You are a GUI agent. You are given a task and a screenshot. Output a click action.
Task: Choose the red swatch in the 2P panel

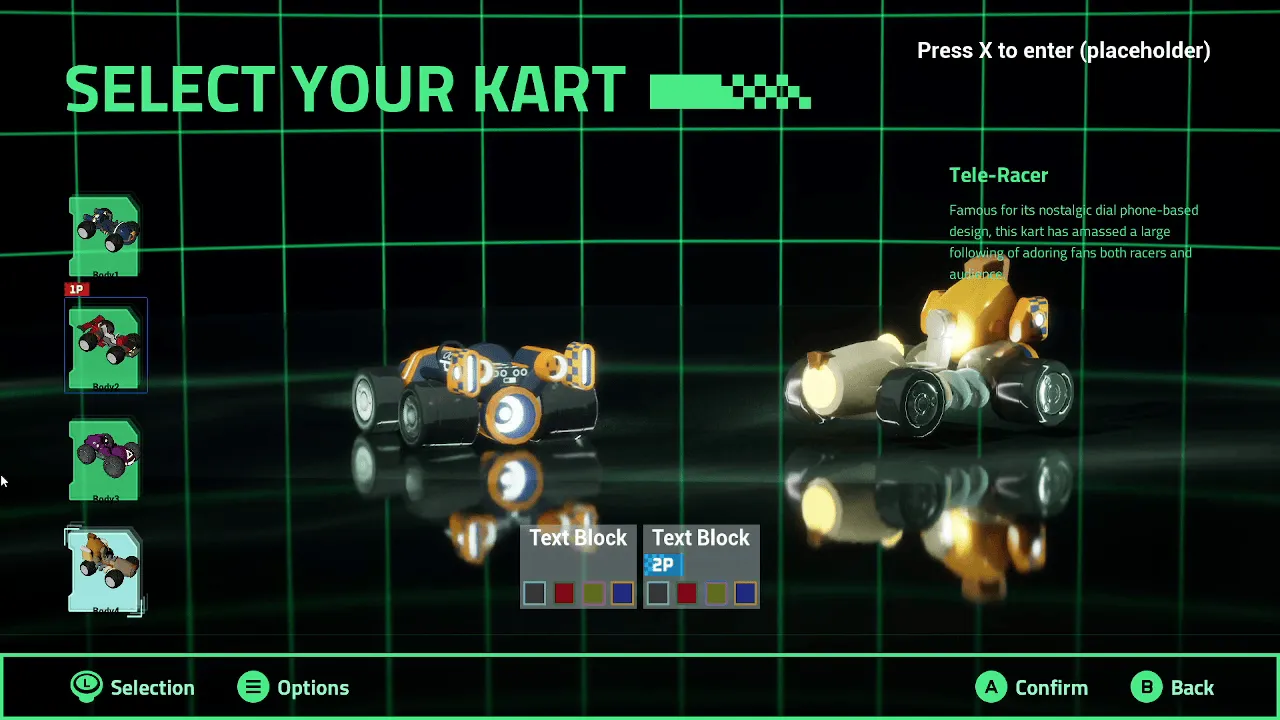coord(686,594)
